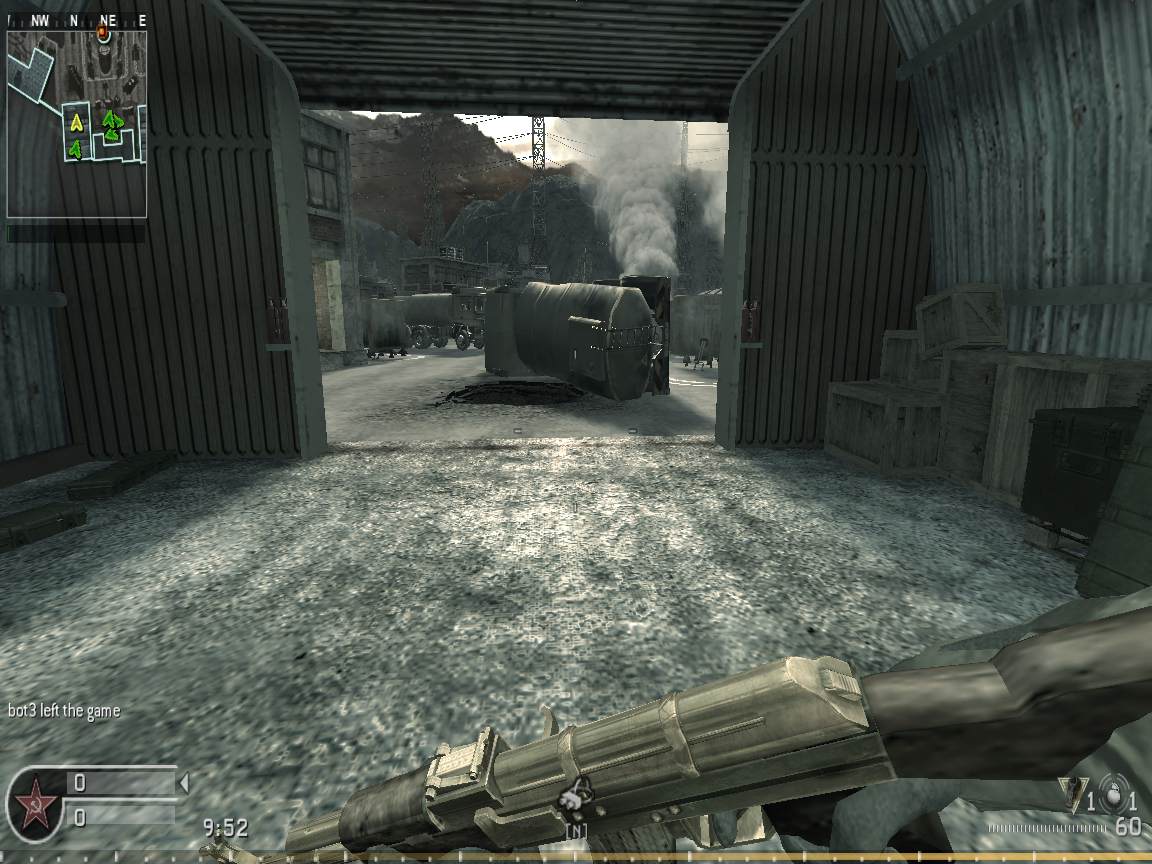
Task: Click the compass heading strip
Action: 77,20
